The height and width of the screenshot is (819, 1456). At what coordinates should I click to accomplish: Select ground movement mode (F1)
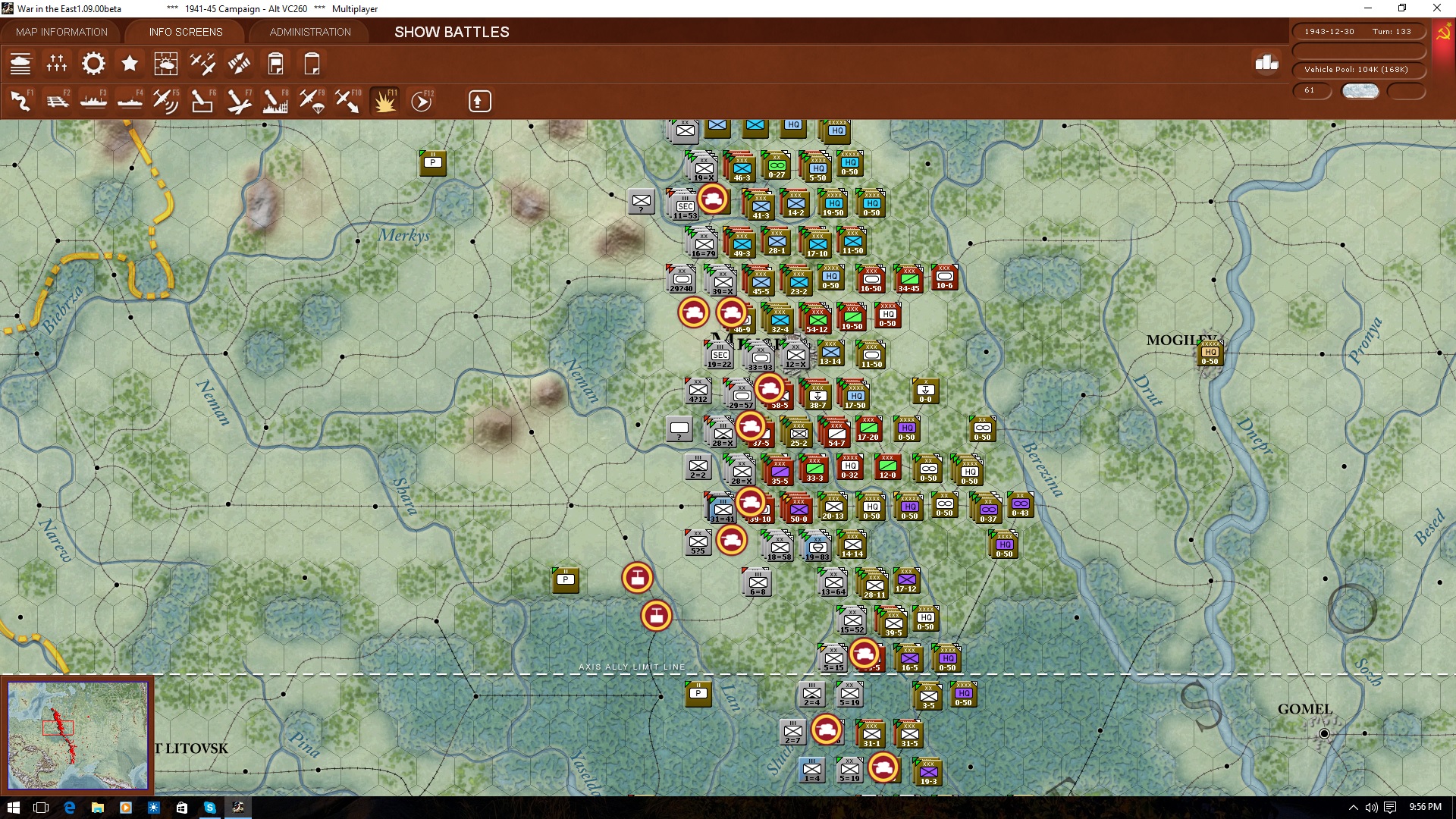(20, 100)
